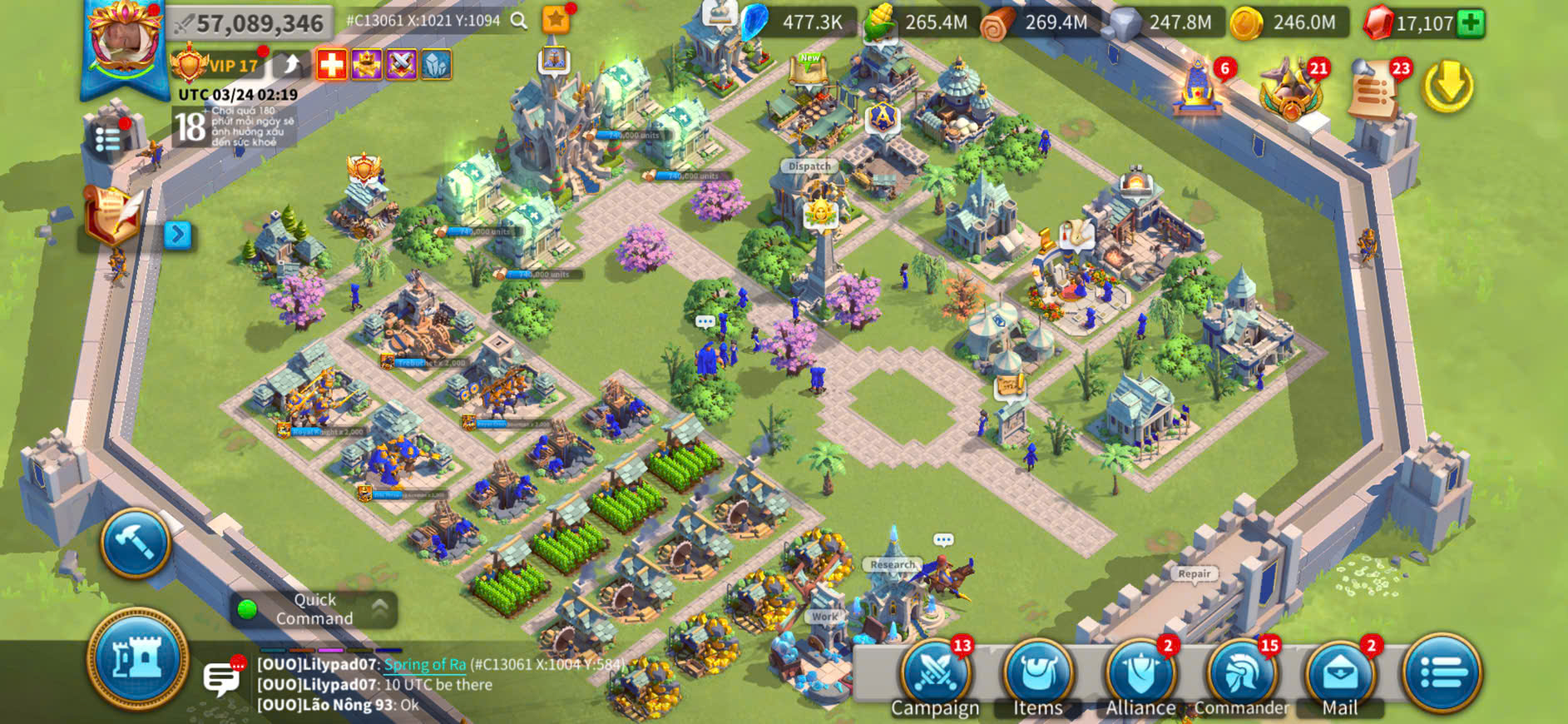Open the VIP 17 badge
Image resolution: width=1568 pixels, height=724 pixels.
click(216, 65)
